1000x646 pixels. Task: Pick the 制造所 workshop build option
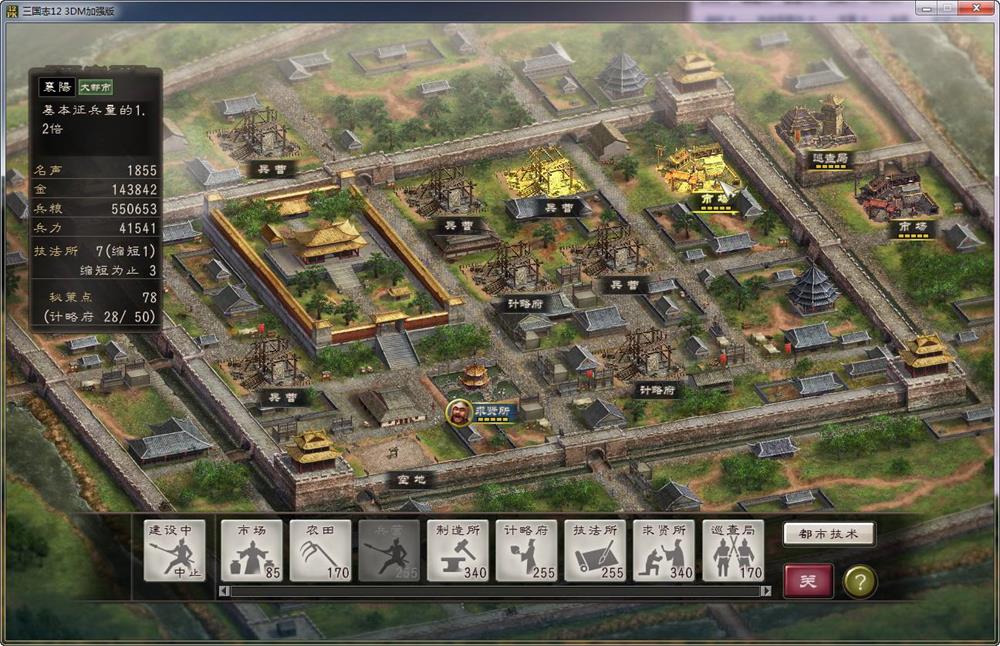coord(457,550)
